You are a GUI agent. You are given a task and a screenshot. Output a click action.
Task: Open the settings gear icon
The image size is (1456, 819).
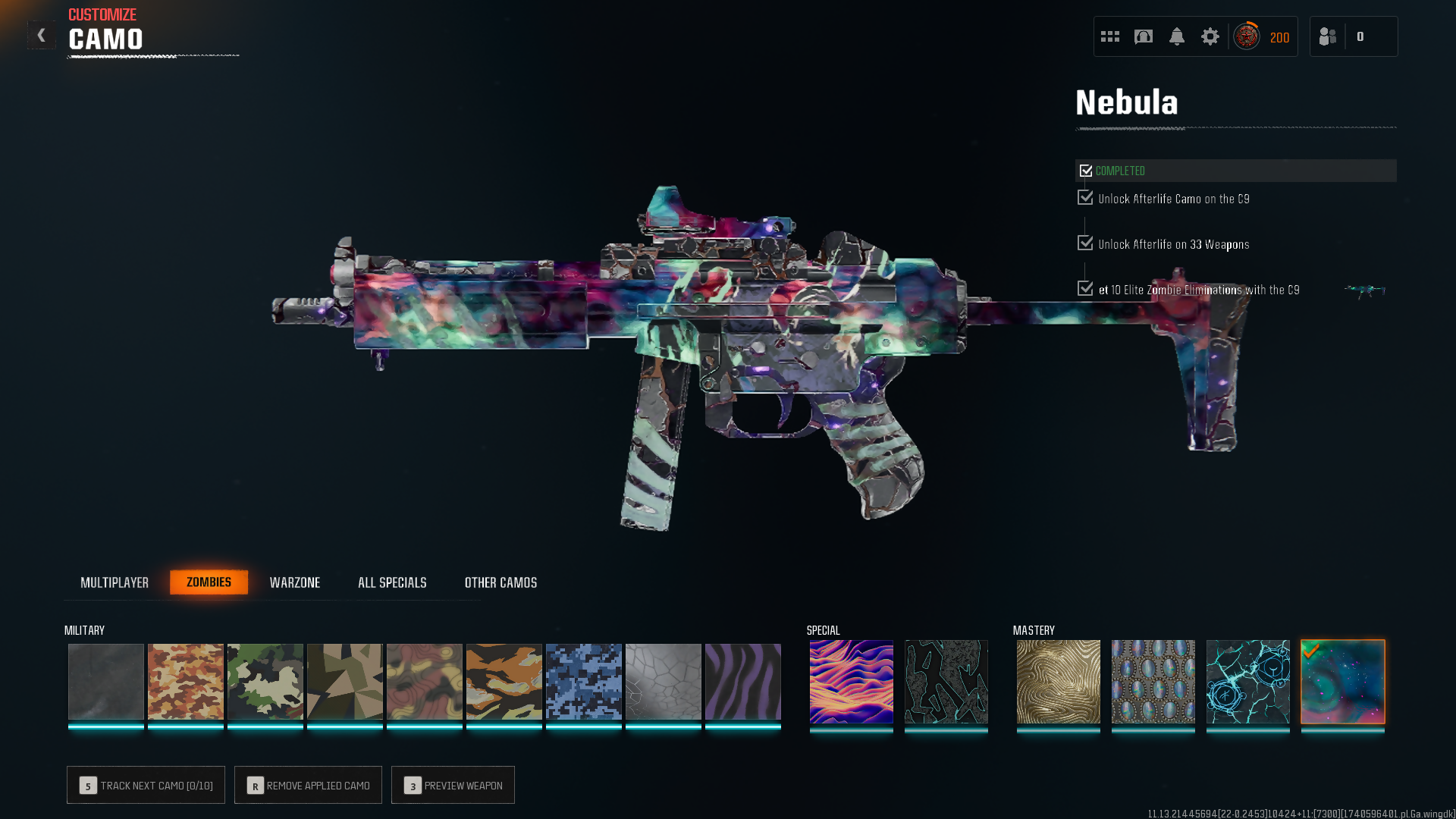pyautogui.click(x=1210, y=36)
